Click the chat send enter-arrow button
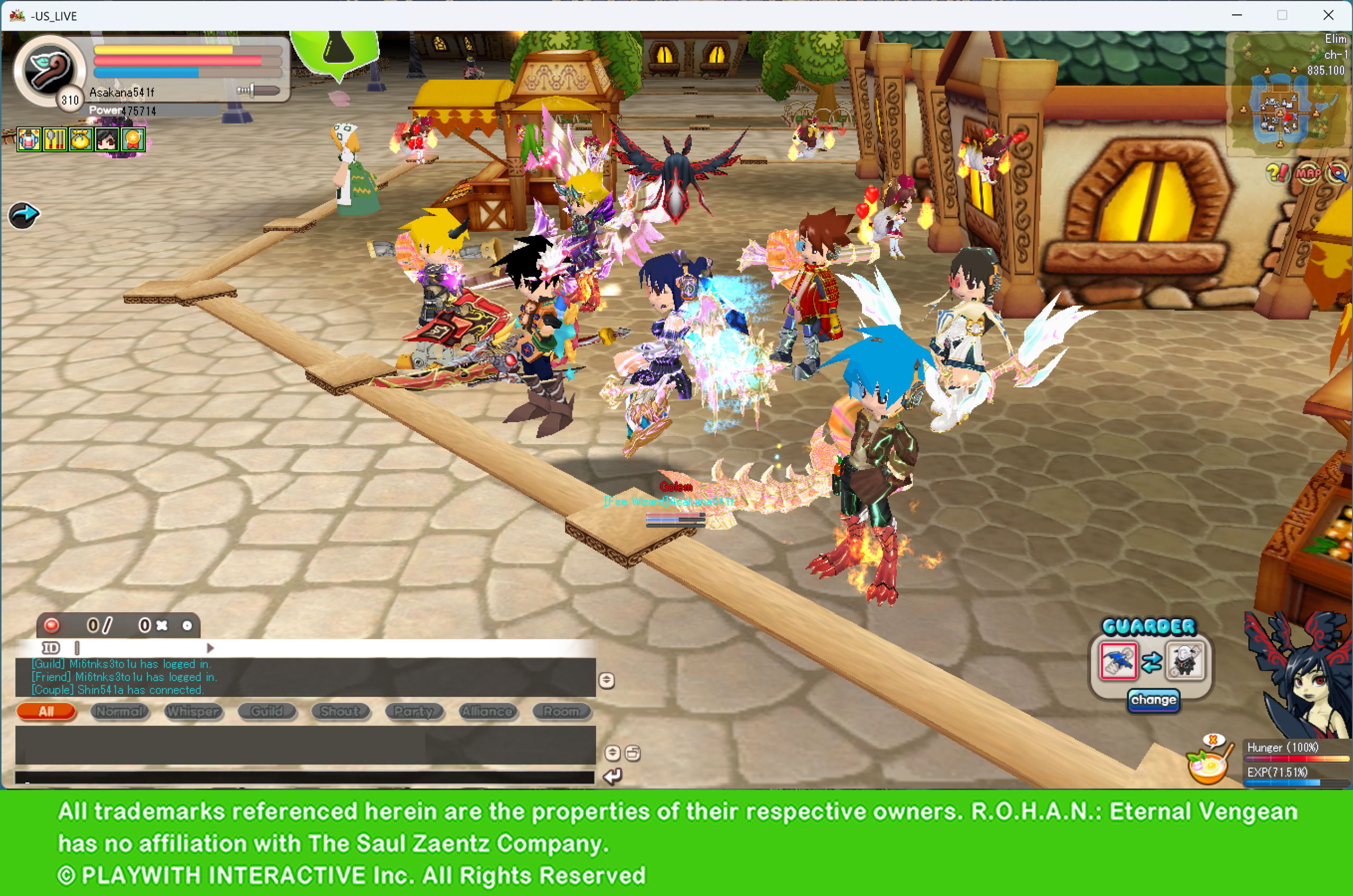1353x896 pixels. pos(612,776)
